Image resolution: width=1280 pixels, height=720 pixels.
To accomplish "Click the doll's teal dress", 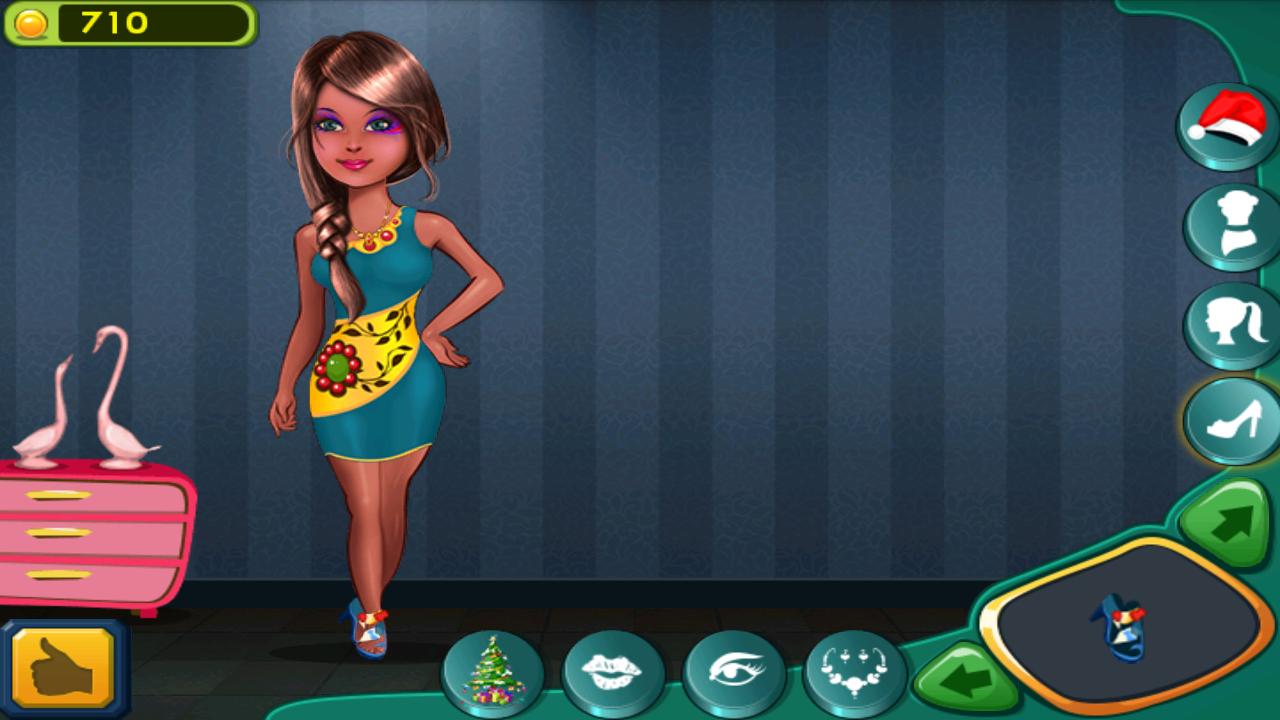I will [x=380, y=360].
